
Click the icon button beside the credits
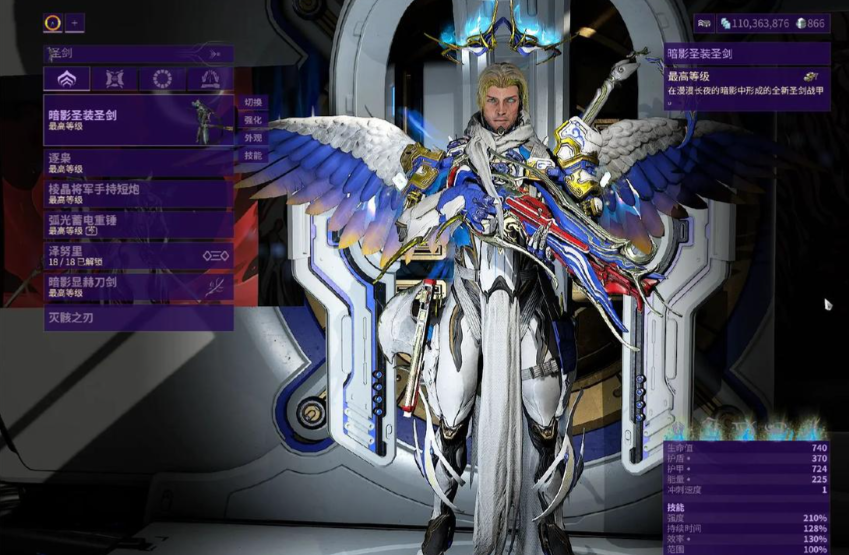704,22
